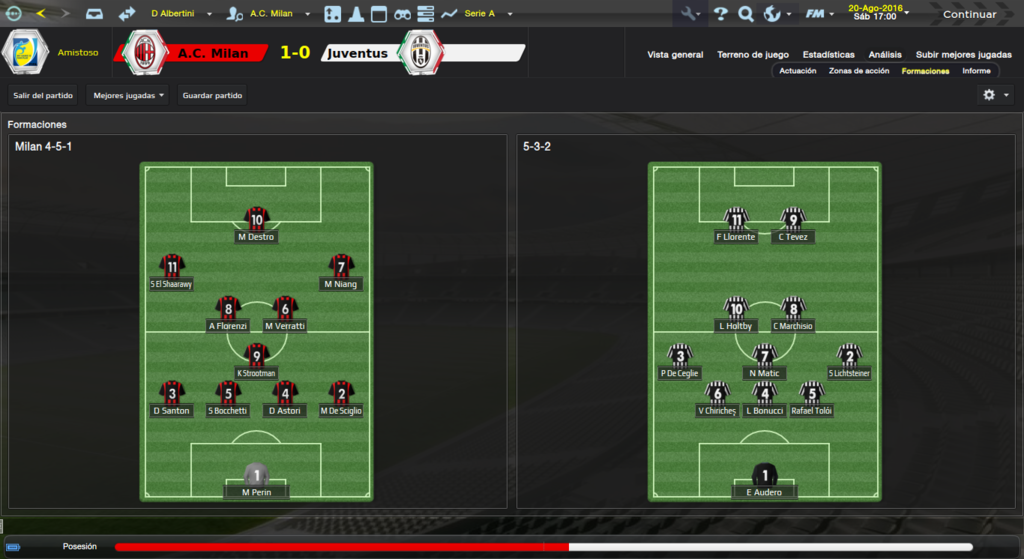Click goalkeeper M Perin's shirt

click(257, 474)
